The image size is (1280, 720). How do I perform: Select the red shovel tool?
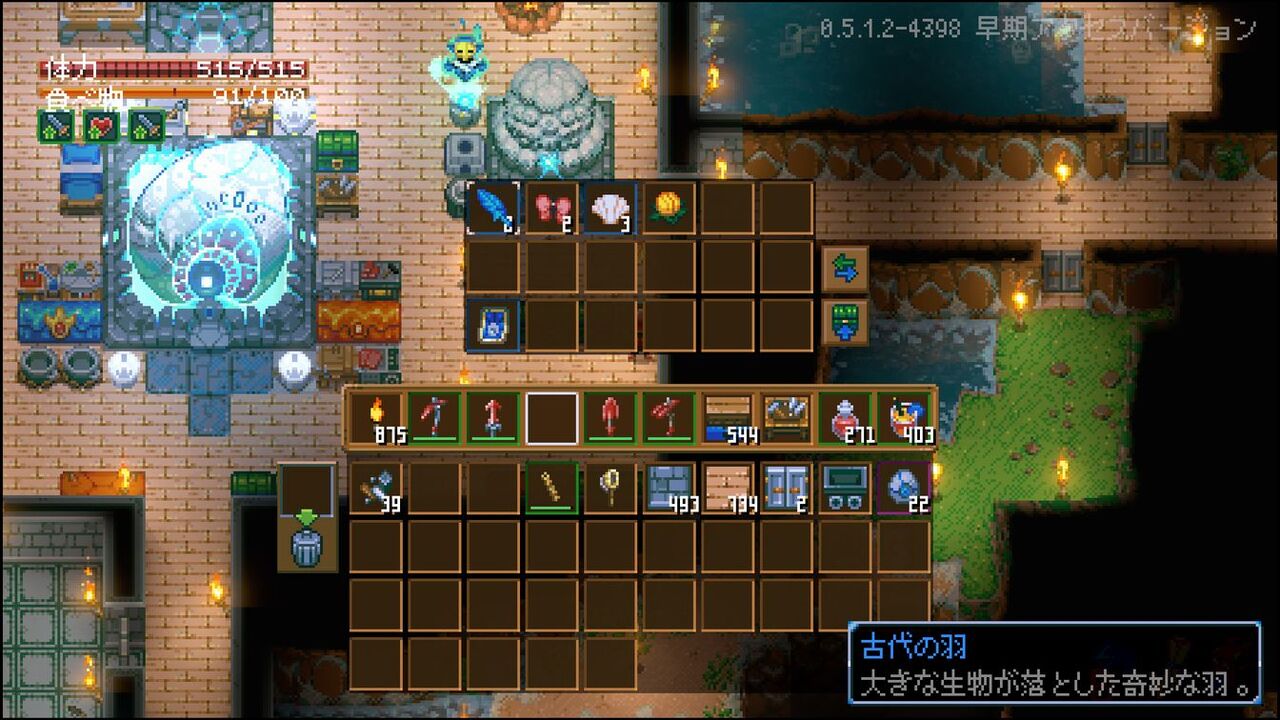coord(610,415)
